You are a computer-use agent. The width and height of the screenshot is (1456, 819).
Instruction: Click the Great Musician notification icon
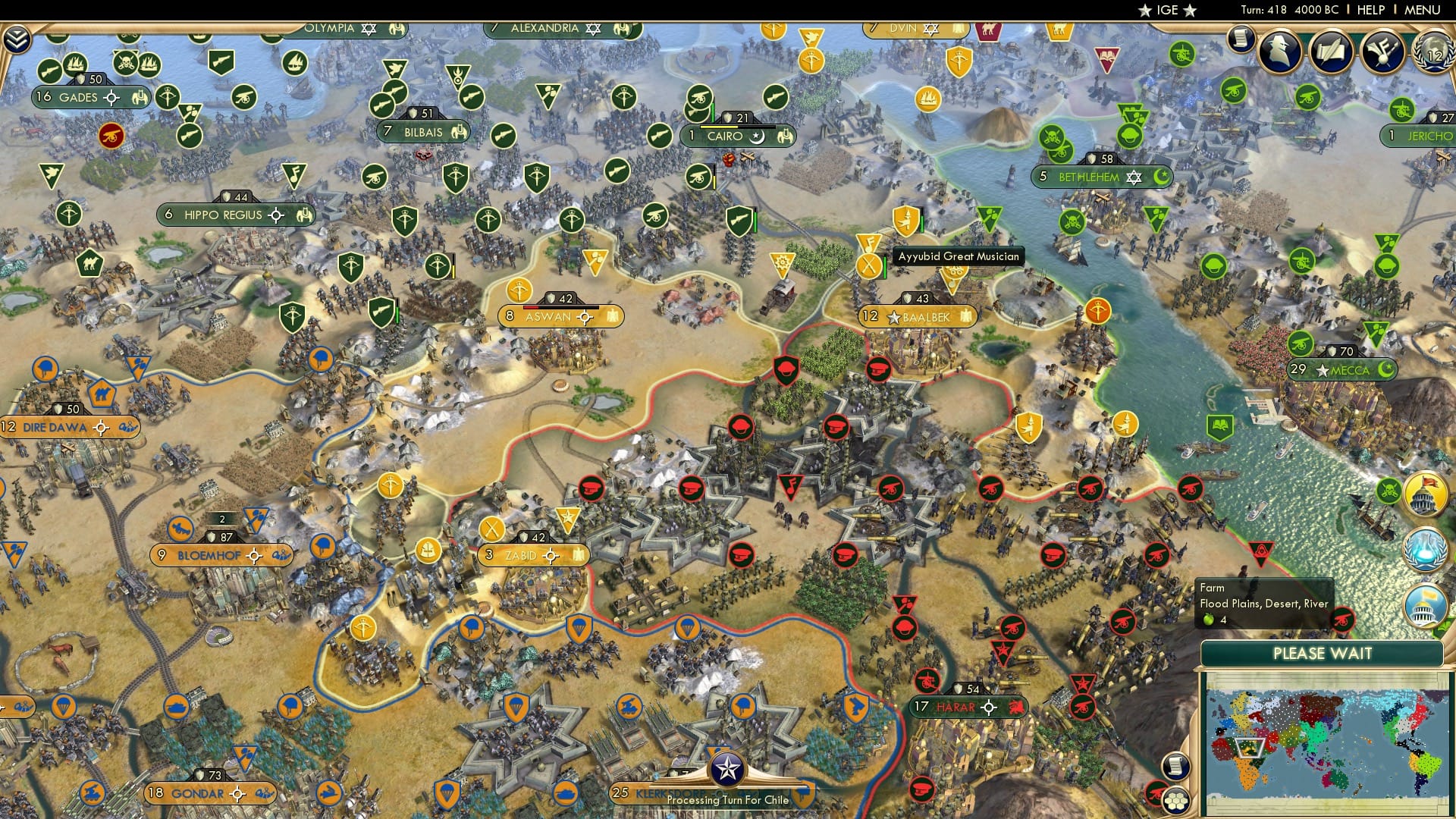point(1381,52)
